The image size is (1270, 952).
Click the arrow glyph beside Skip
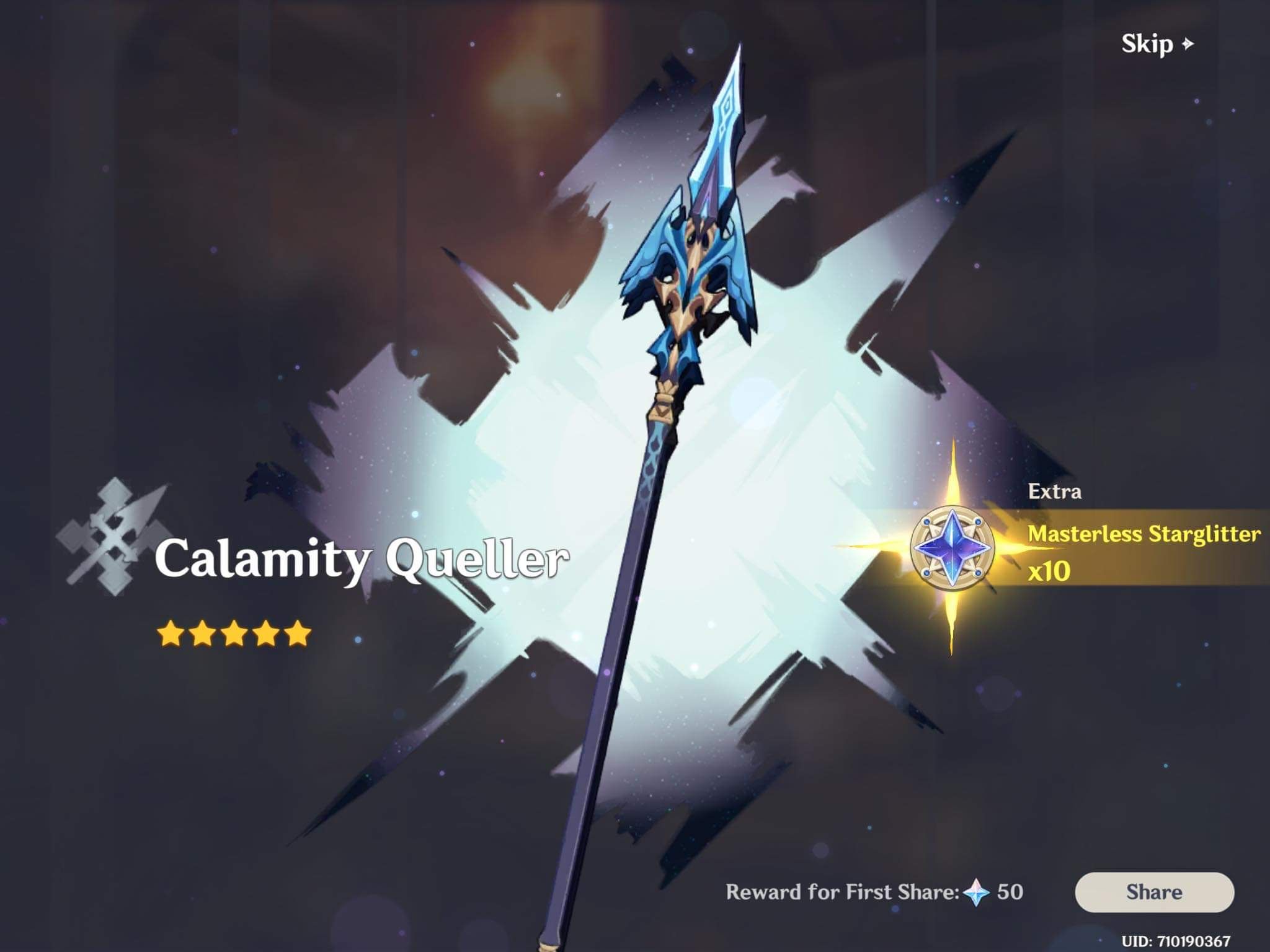click(x=1186, y=45)
